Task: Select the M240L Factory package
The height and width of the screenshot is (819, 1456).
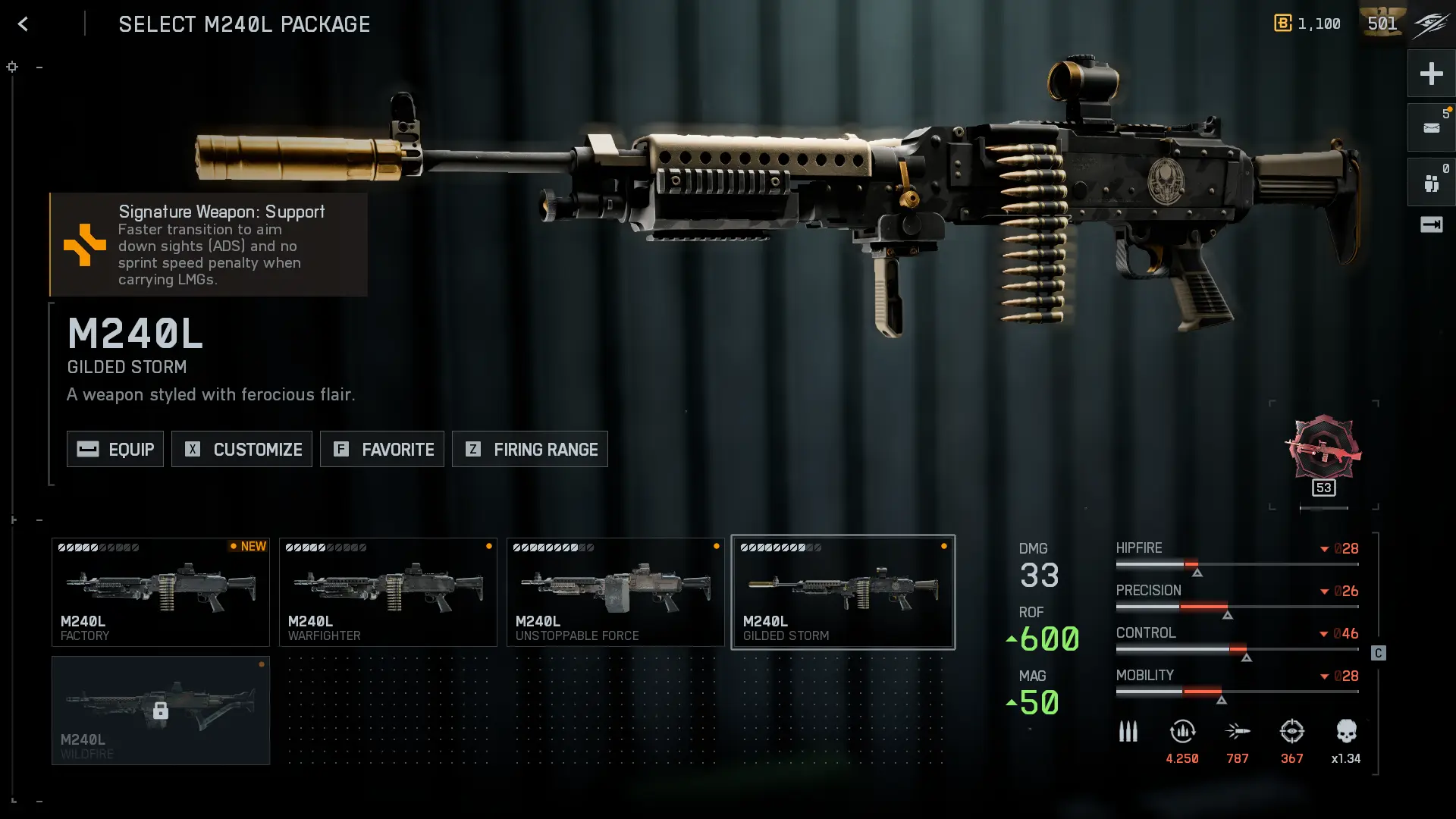Action: (161, 592)
